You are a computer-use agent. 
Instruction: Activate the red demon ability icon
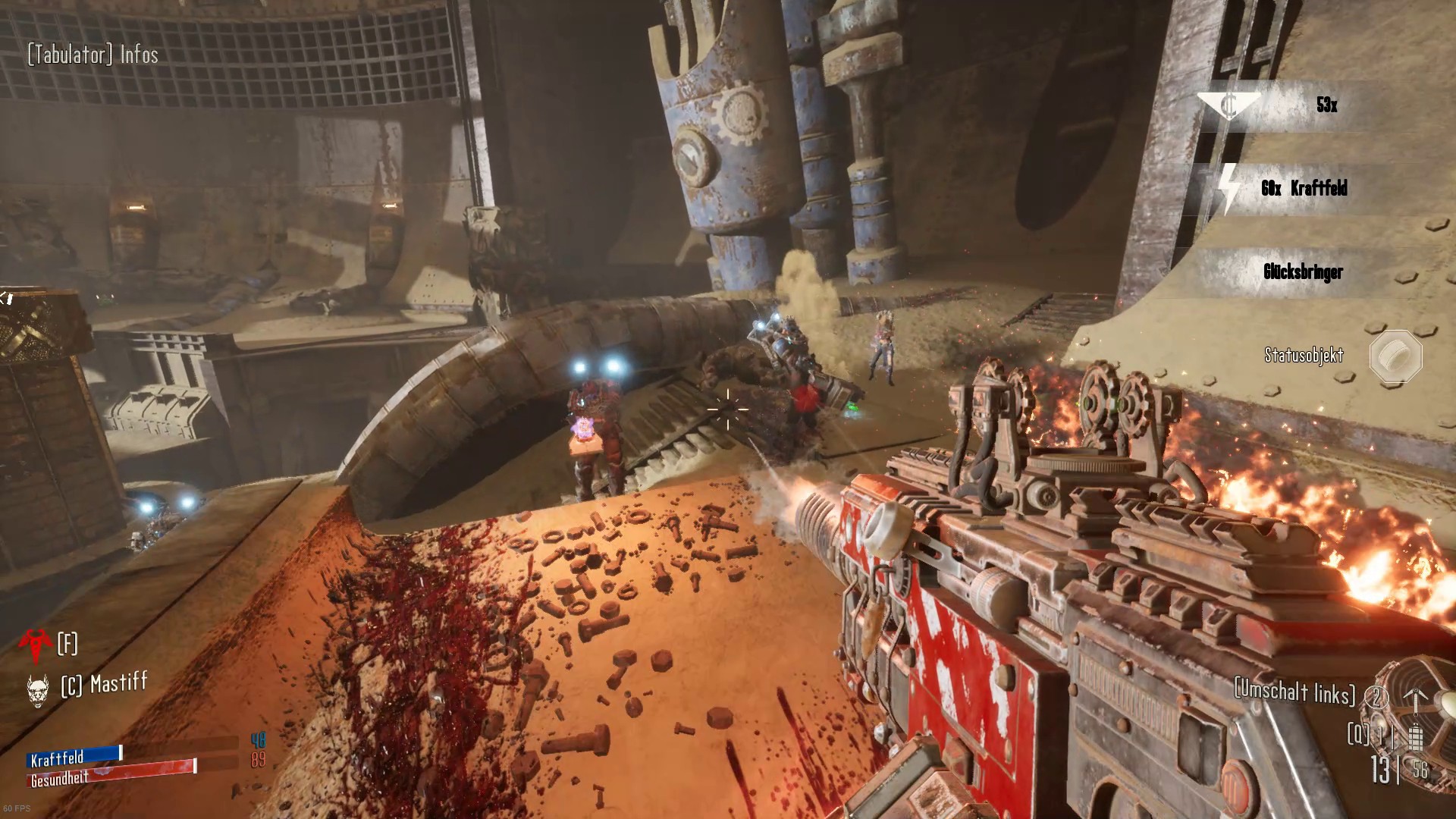36,644
